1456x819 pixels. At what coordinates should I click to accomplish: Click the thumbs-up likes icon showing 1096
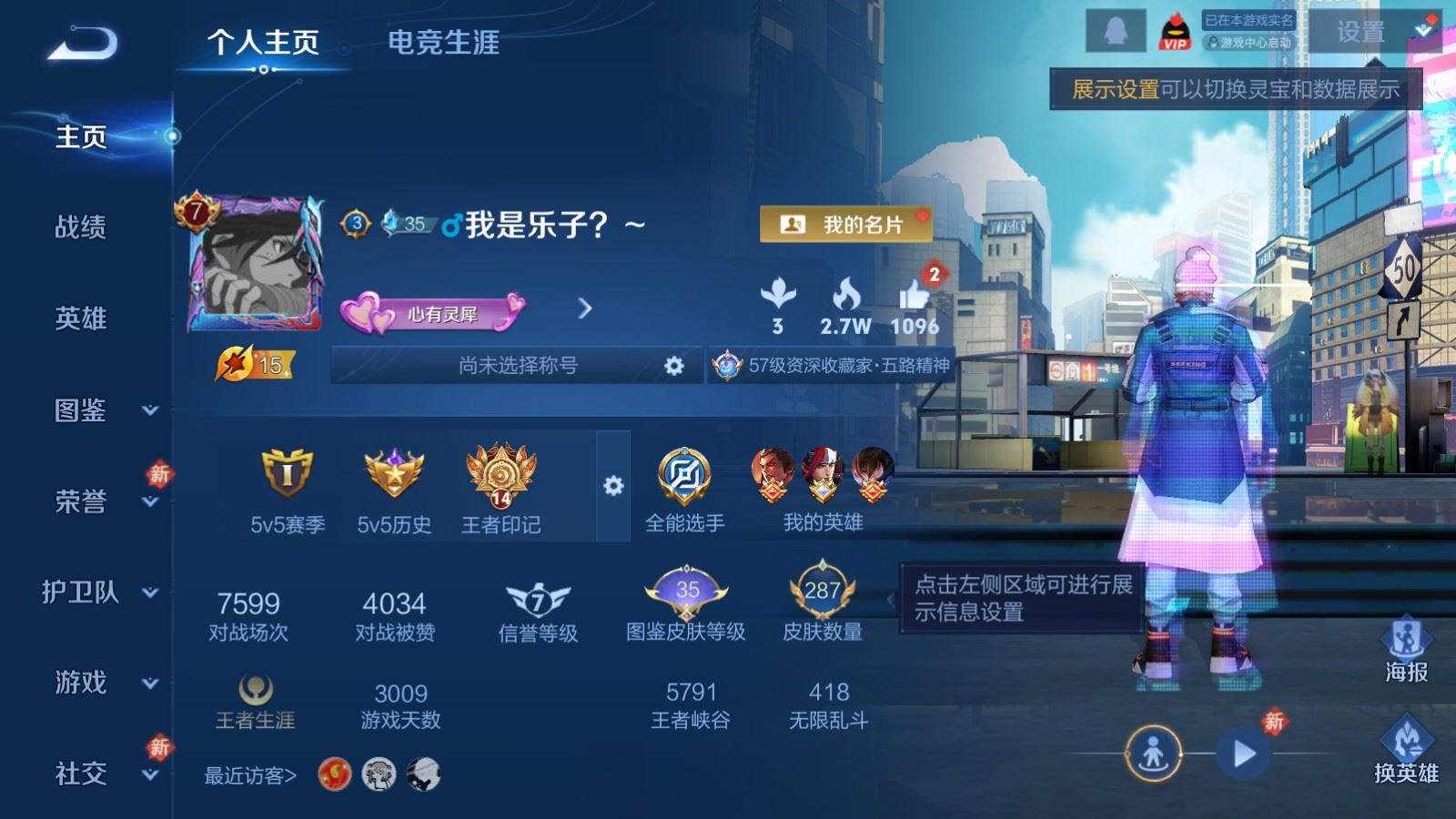click(x=915, y=296)
